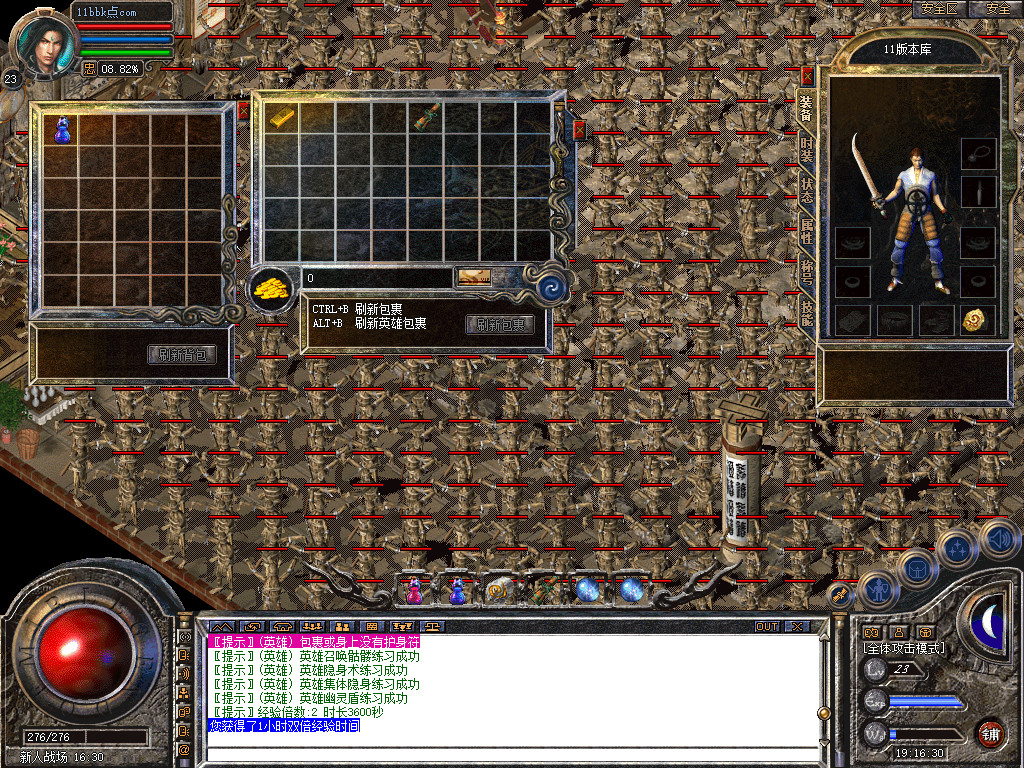Show the 属性 attributes tab
The image size is (1024, 768).
point(807,233)
